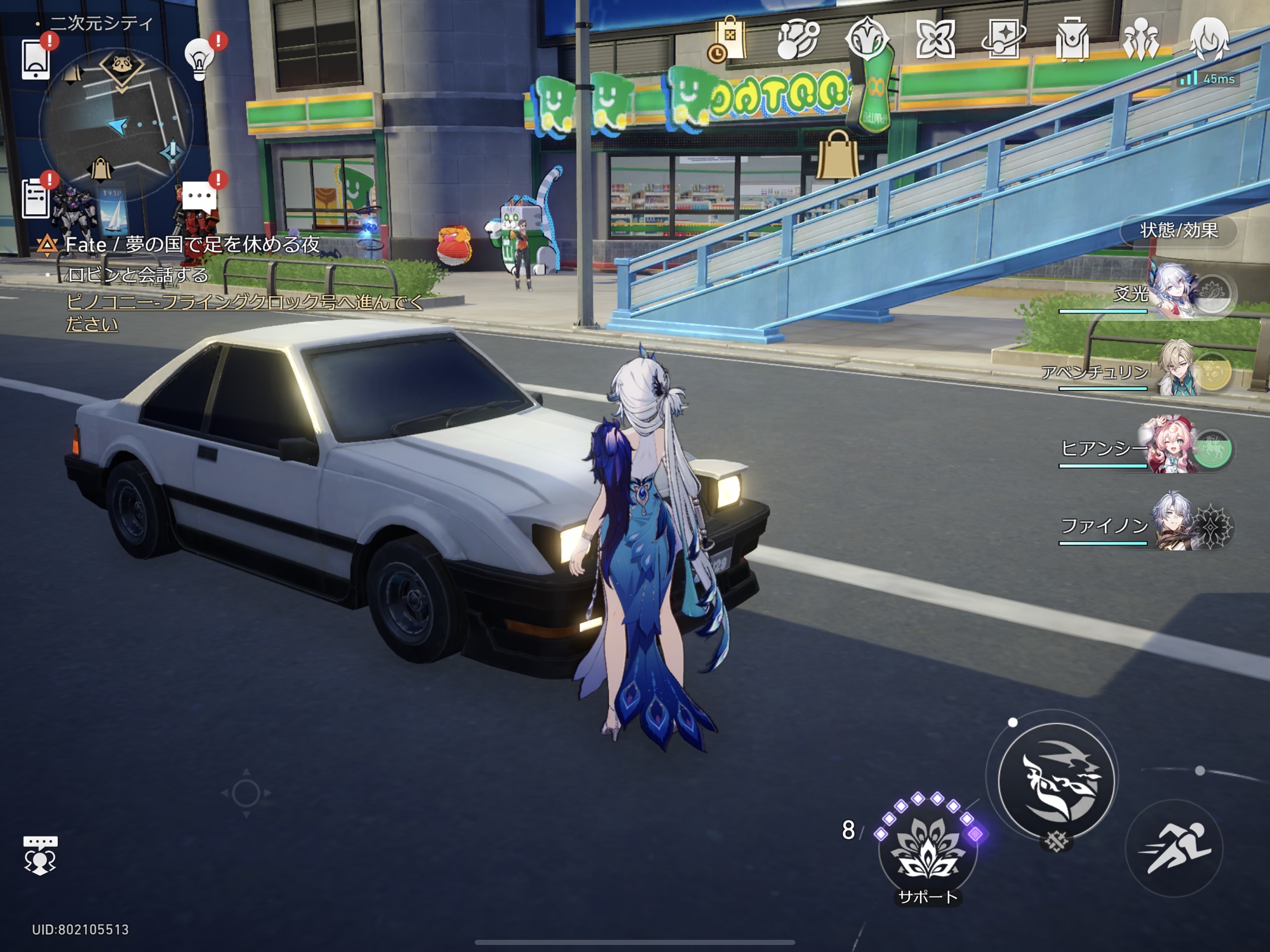Open the co-op chat avatar icon
This screenshot has width=1270, height=952.
pyautogui.click(x=40, y=855)
